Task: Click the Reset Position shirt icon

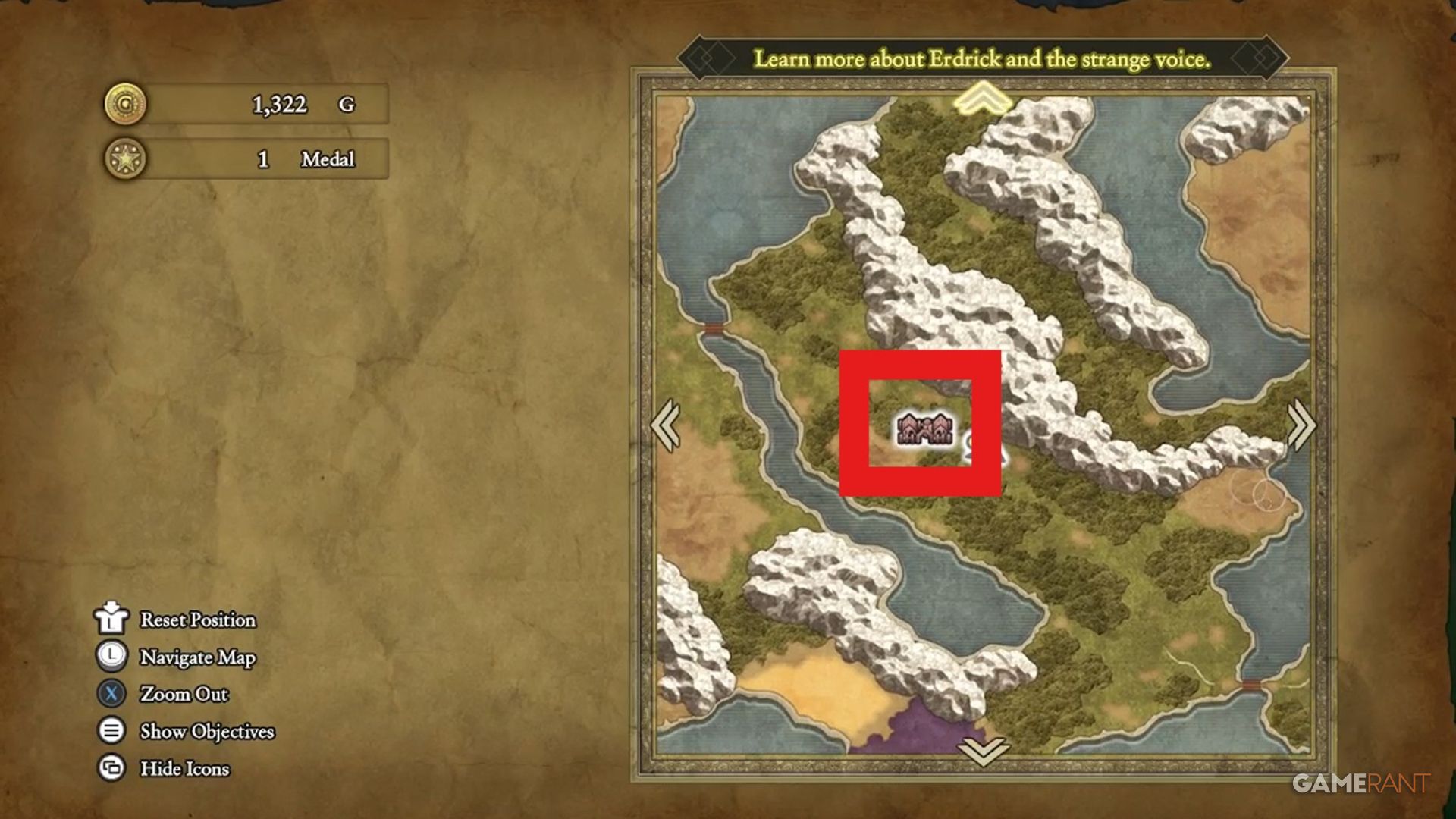Action: click(111, 620)
